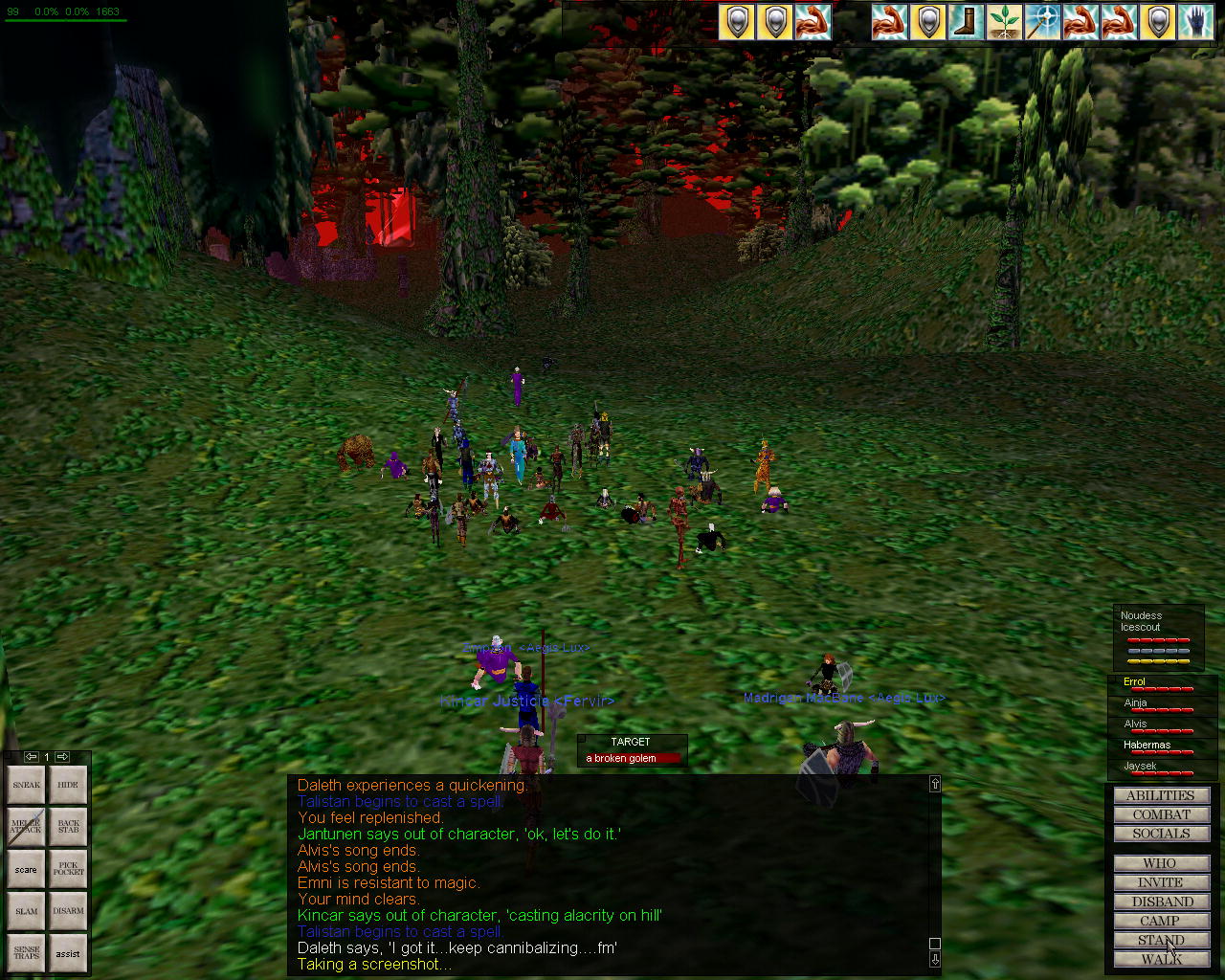Click the Who button
The height and width of the screenshot is (980, 1225).
click(1161, 863)
